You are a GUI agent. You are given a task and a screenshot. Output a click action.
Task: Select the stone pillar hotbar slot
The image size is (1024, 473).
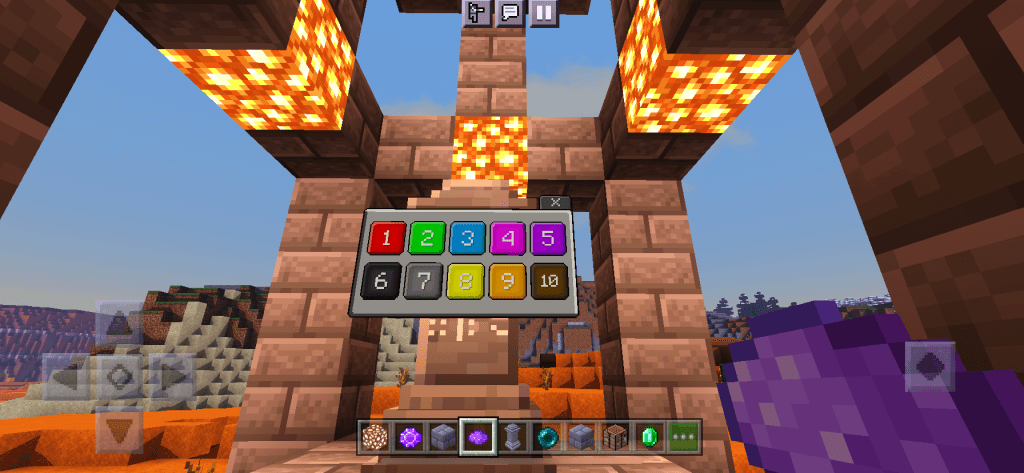tap(513, 437)
